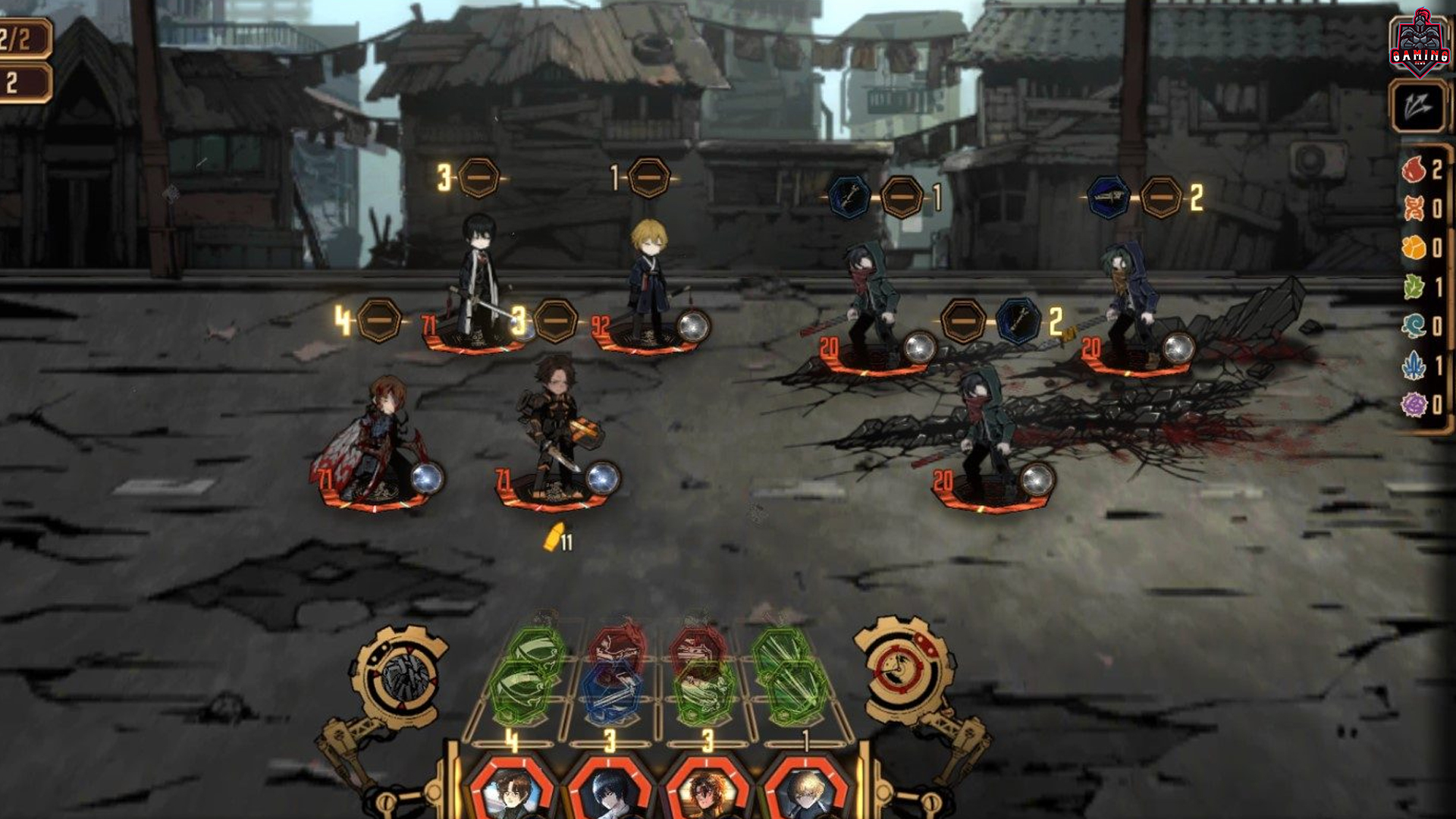The height and width of the screenshot is (819, 1456).
Task: Select the blue sword skill chip
Action: coord(613,692)
